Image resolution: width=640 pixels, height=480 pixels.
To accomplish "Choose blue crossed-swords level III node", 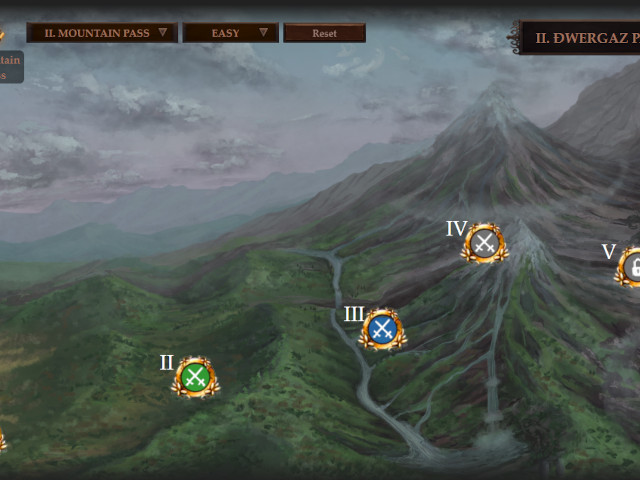I will pyautogui.click(x=382, y=328).
